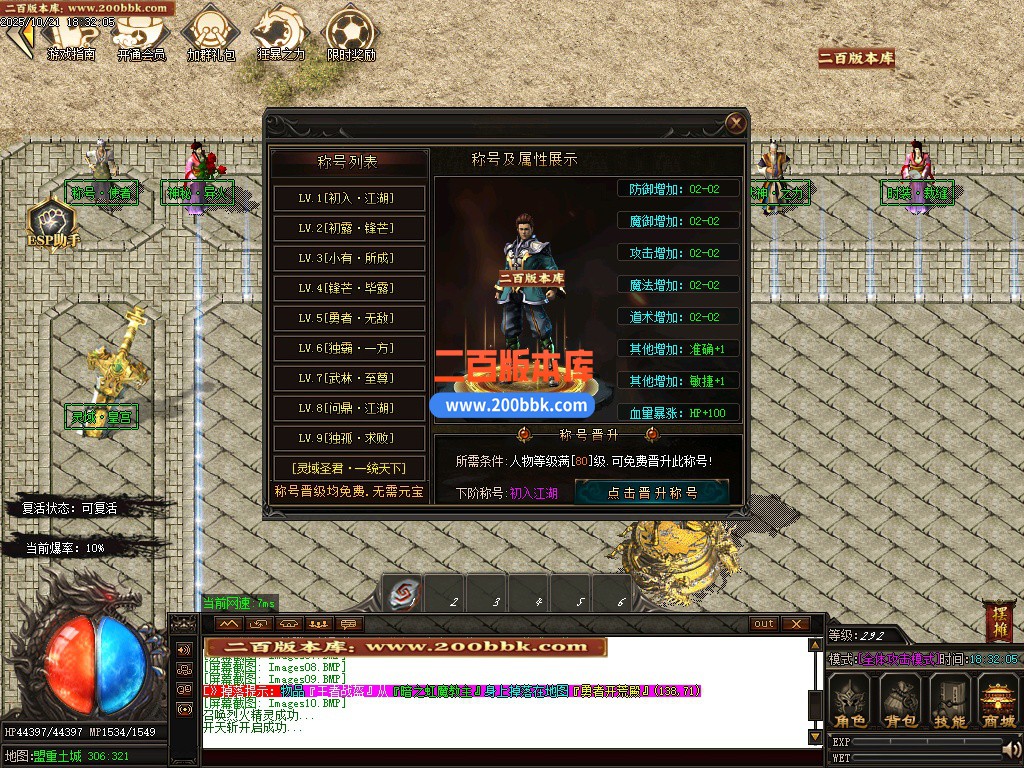Image resolution: width=1024 pixels, height=768 pixels.
Task: Select the red swirl hotbar slot
Action: [405, 595]
